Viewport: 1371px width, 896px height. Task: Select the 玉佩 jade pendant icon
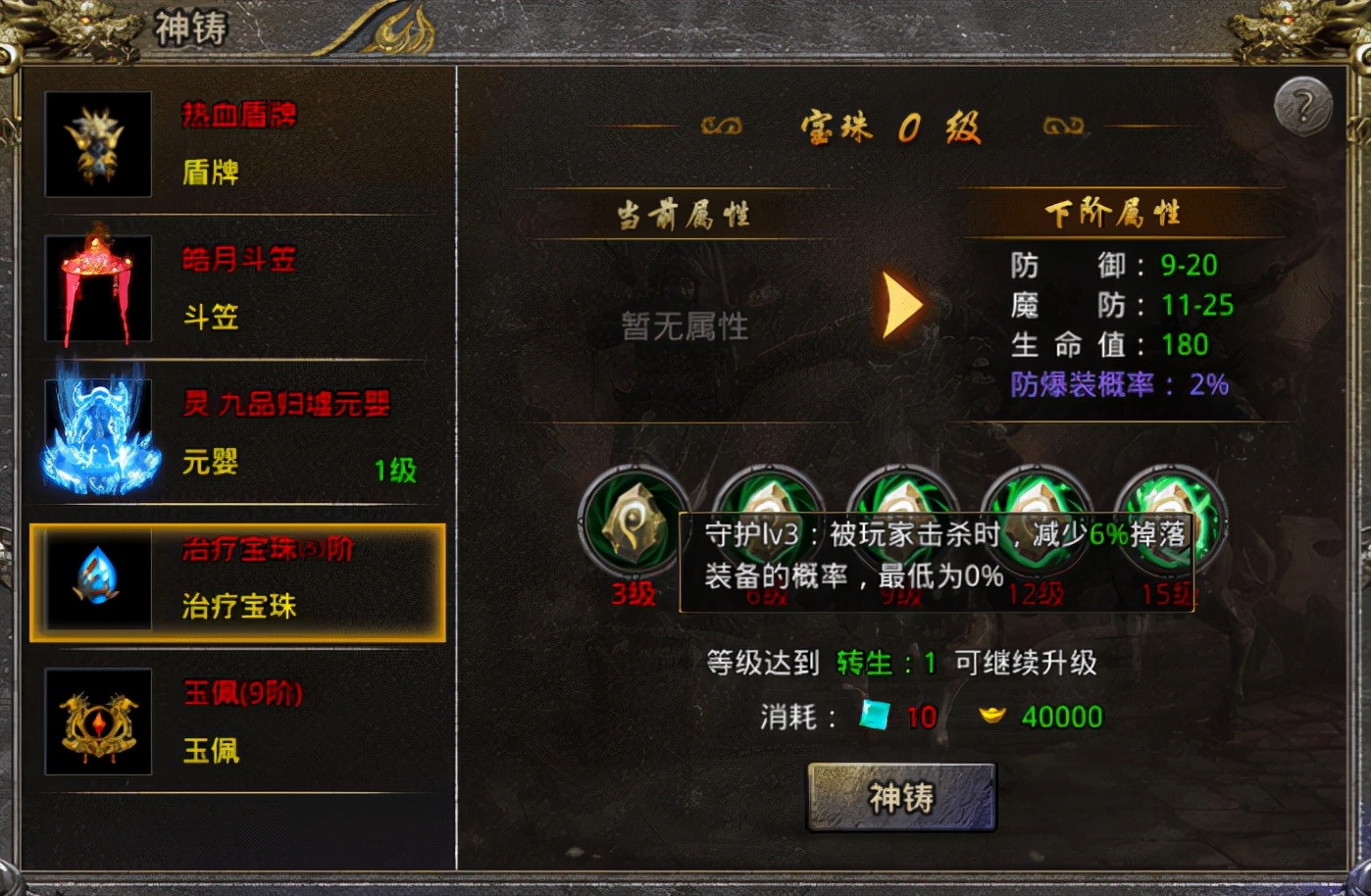point(97,722)
